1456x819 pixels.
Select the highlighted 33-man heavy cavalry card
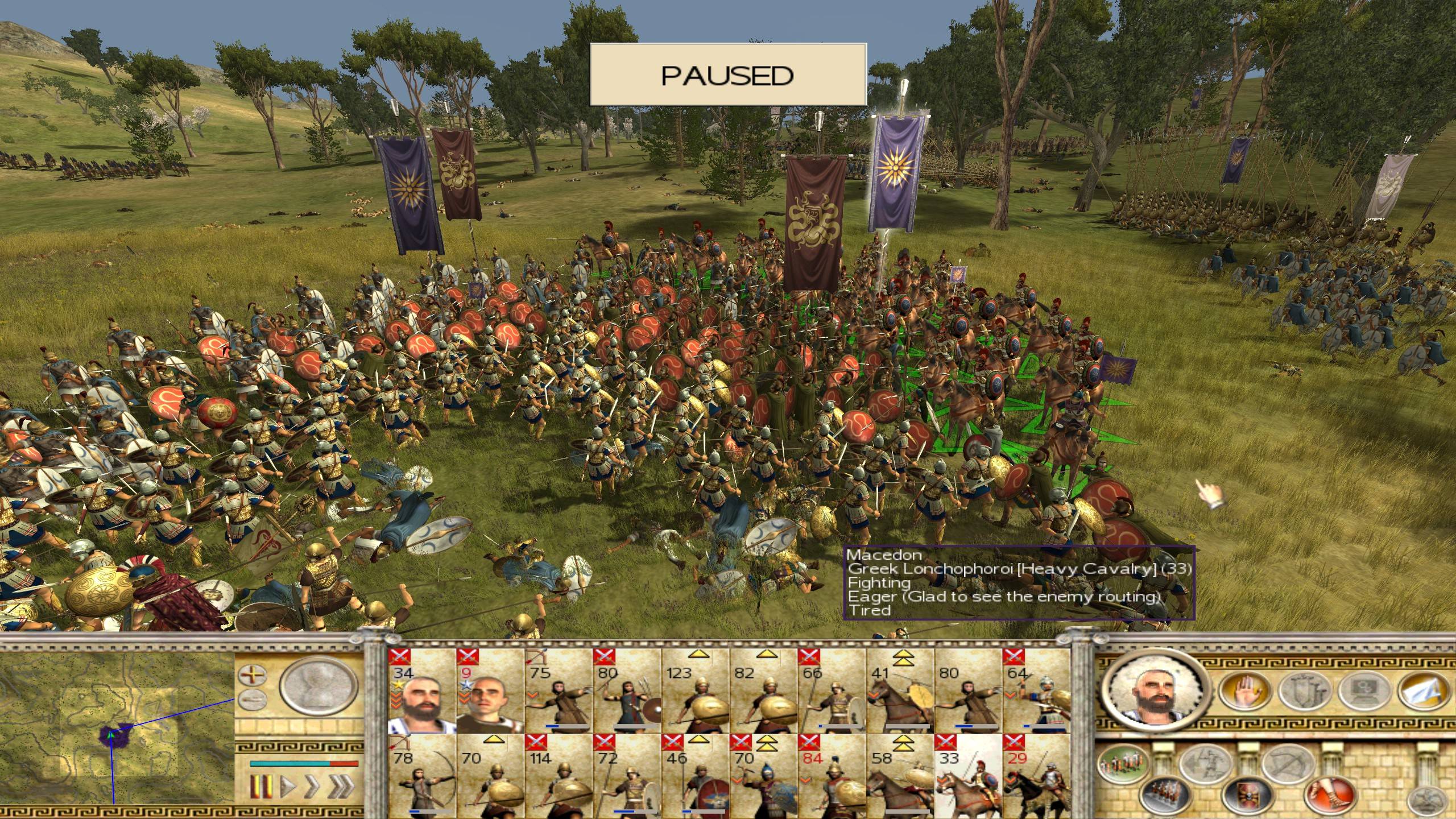click(x=968, y=777)
